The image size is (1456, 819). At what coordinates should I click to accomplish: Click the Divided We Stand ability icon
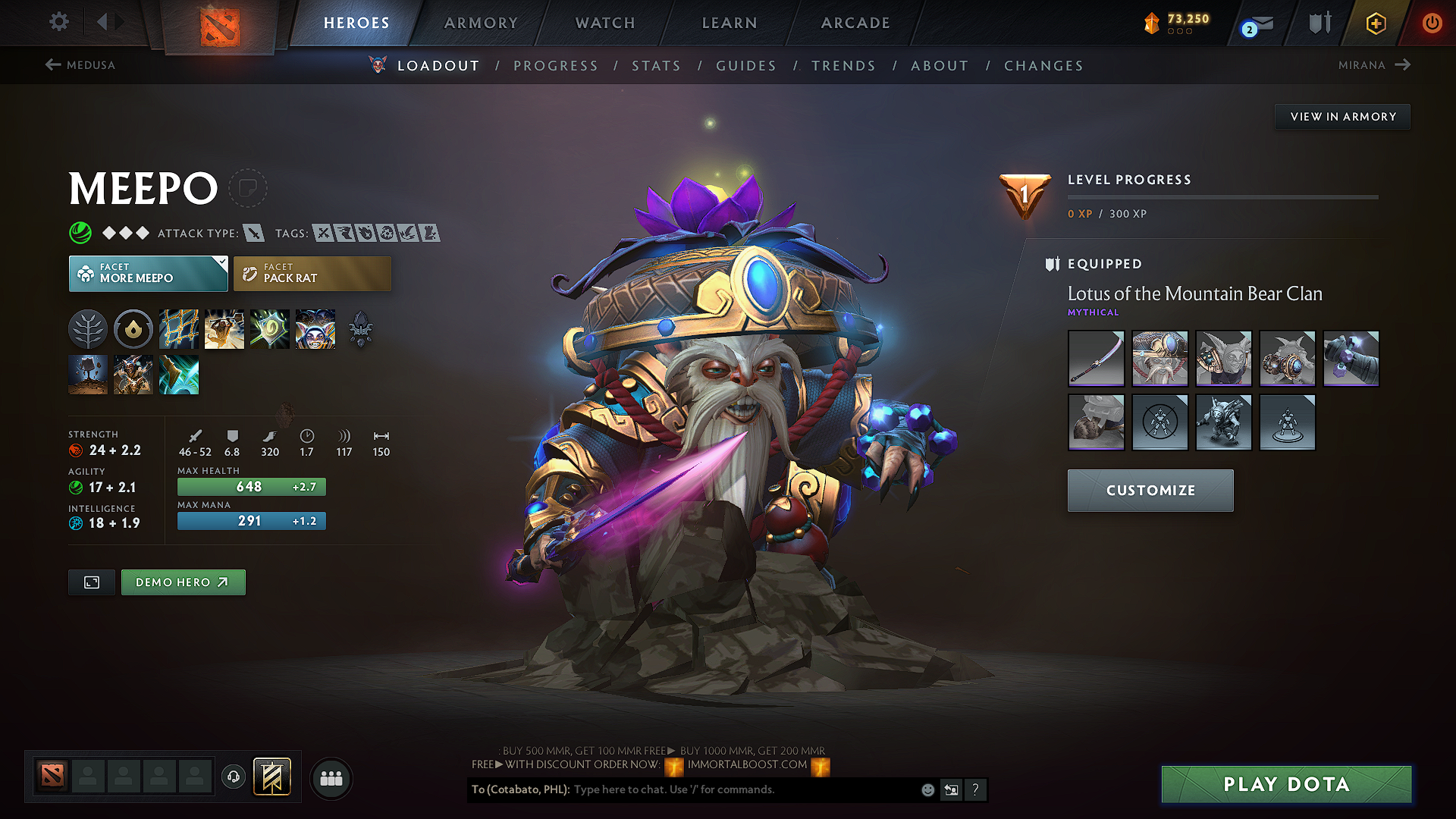point(315,328)
